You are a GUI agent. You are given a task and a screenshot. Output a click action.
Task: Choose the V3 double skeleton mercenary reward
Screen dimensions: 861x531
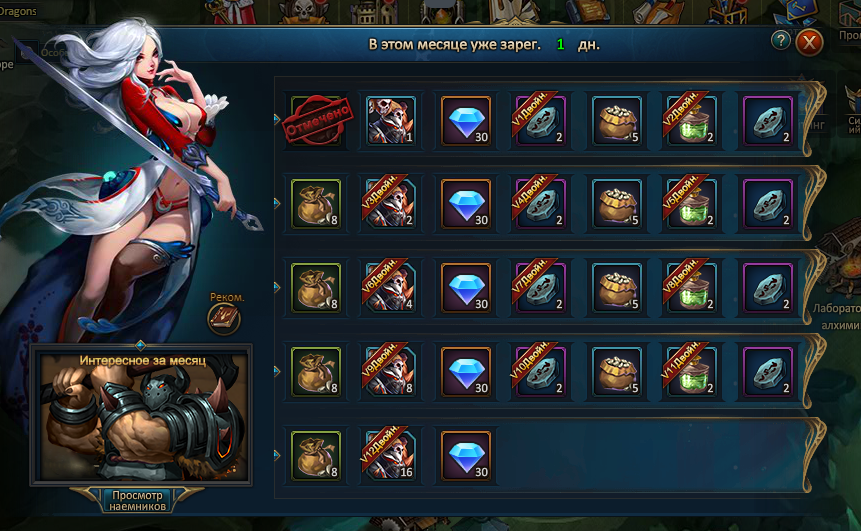(x=391, y=206)
